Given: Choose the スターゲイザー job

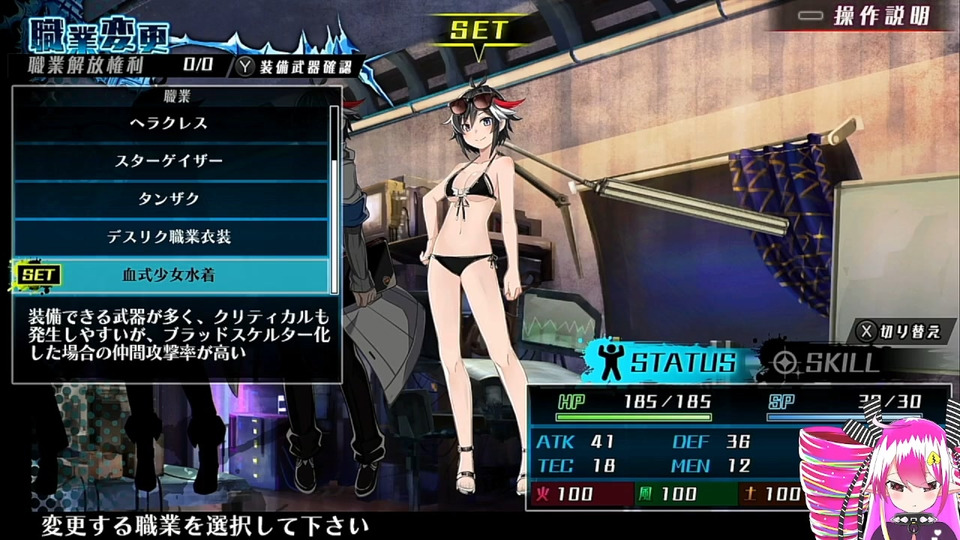Looking at the screenshot, I should coord(169,161).
